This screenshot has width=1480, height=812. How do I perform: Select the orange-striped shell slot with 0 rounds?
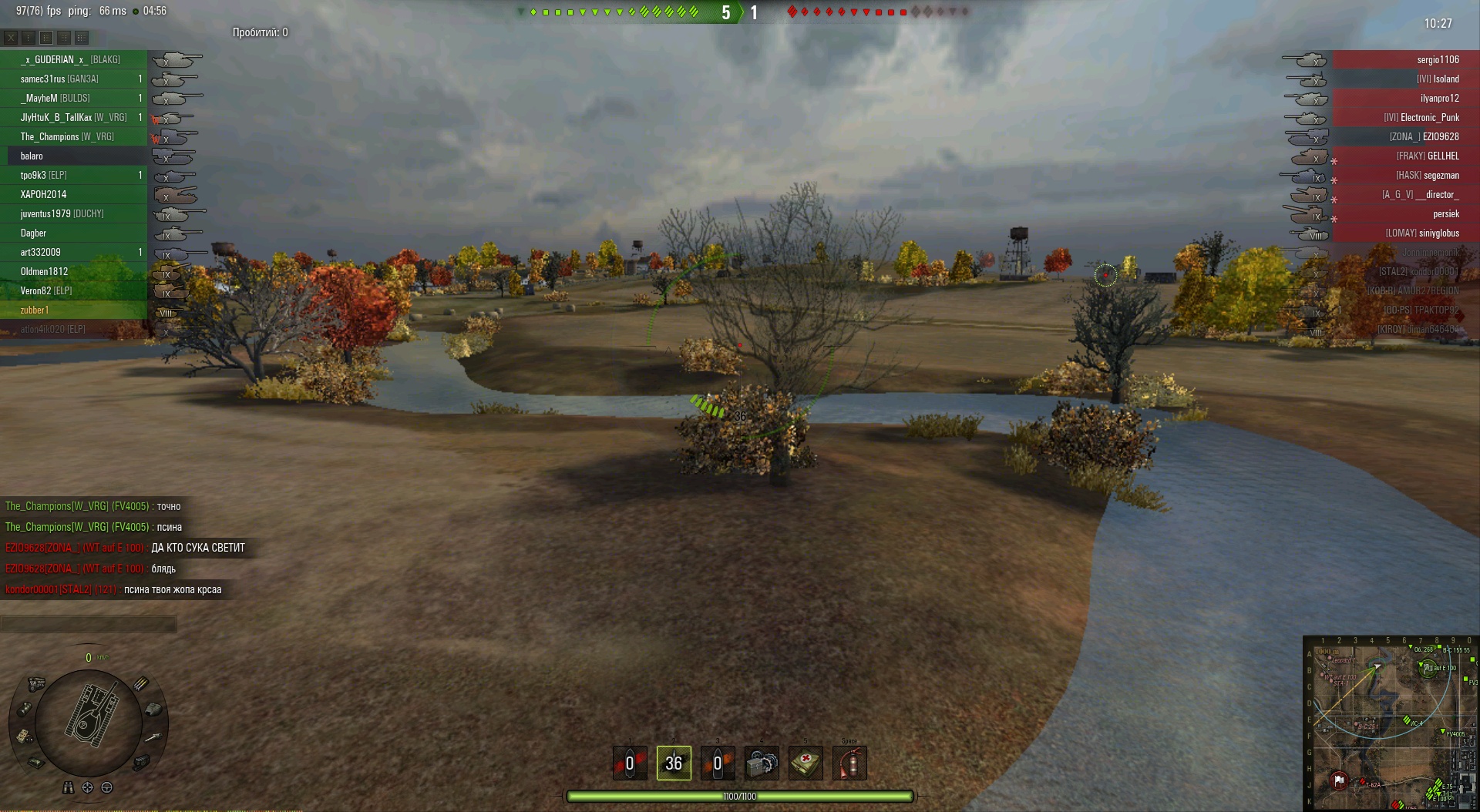pos(718,763)
